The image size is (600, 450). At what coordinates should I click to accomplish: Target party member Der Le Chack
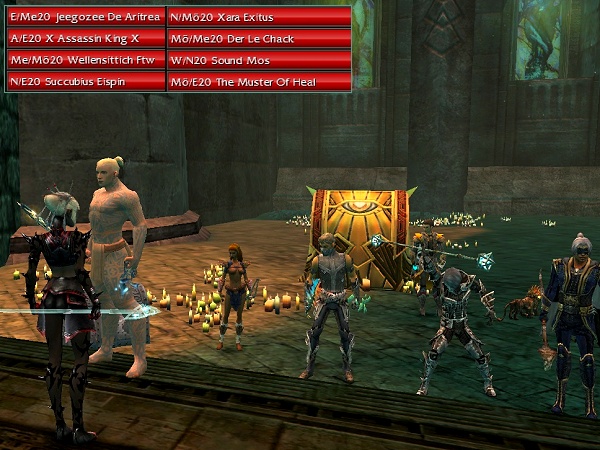(x=259, y=38)
